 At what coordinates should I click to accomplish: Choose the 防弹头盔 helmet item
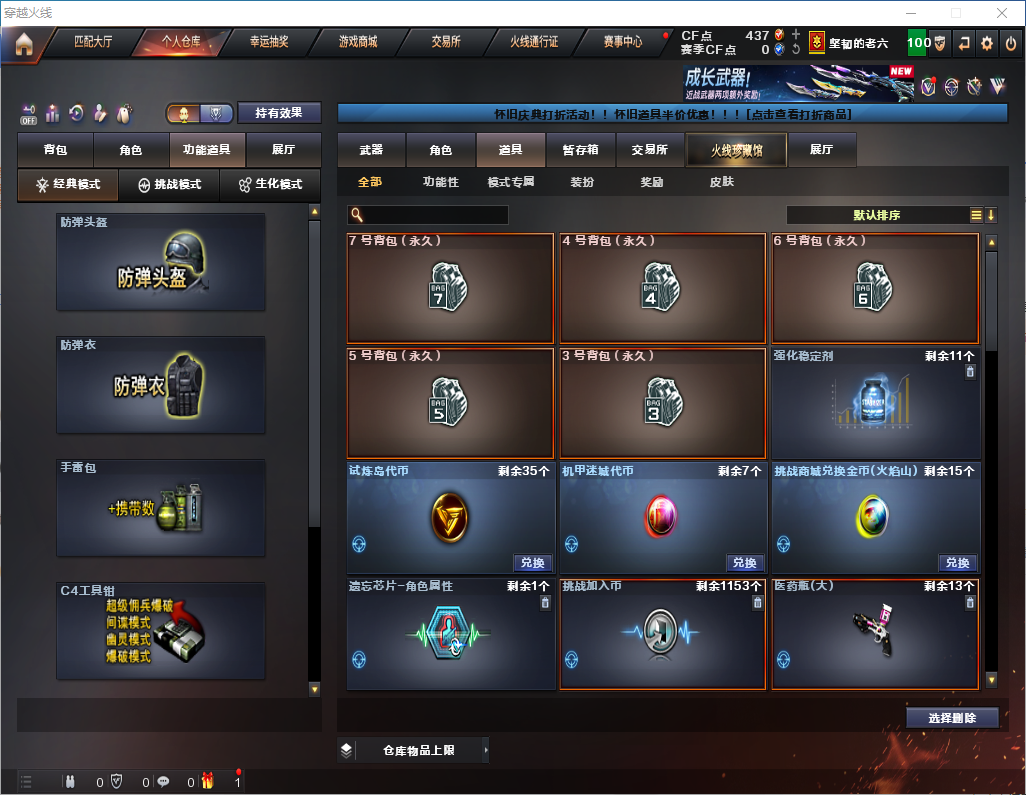click(161, 261)
